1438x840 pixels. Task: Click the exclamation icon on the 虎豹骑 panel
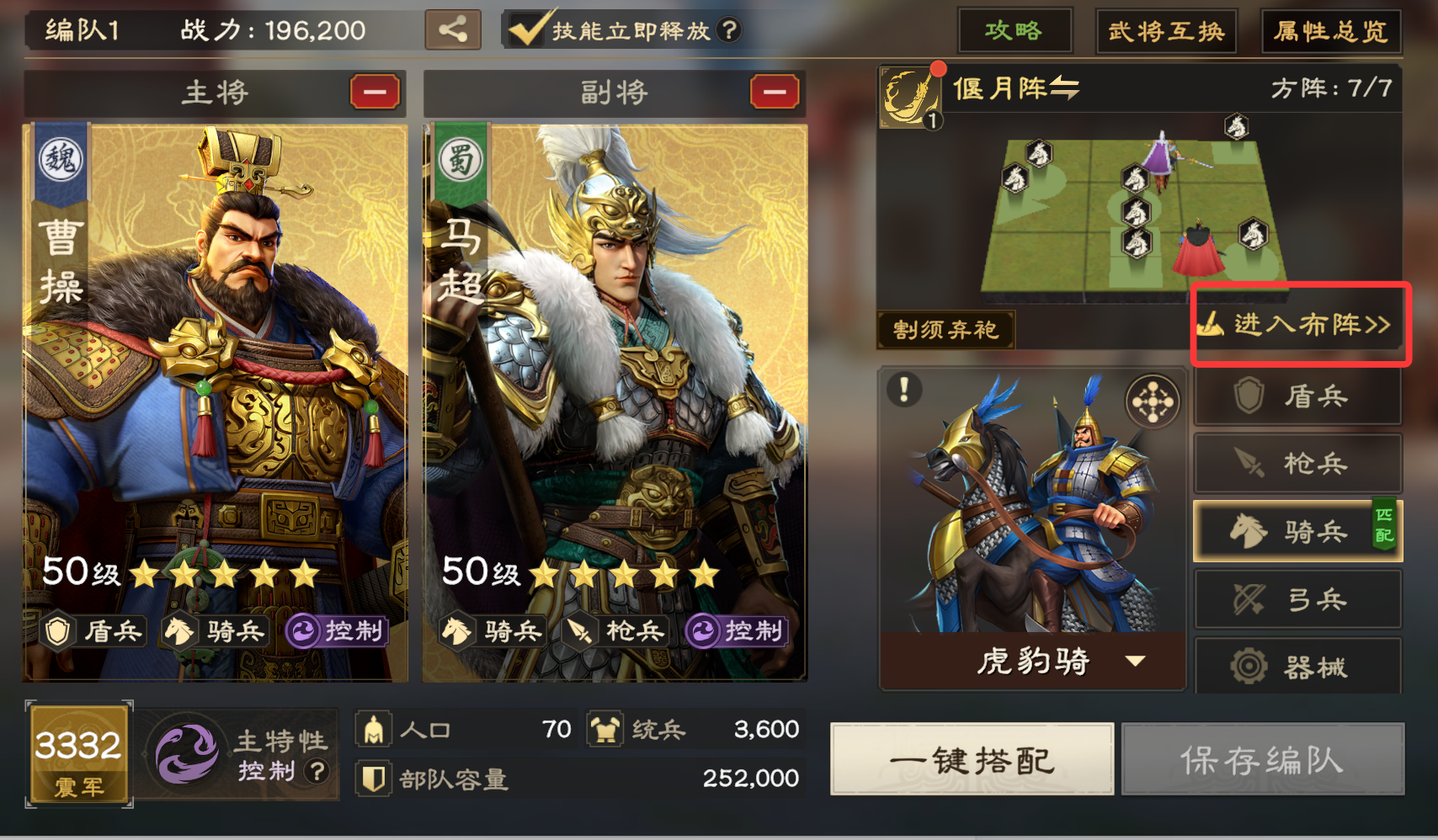pyautogui.click(x=905, y=389)
